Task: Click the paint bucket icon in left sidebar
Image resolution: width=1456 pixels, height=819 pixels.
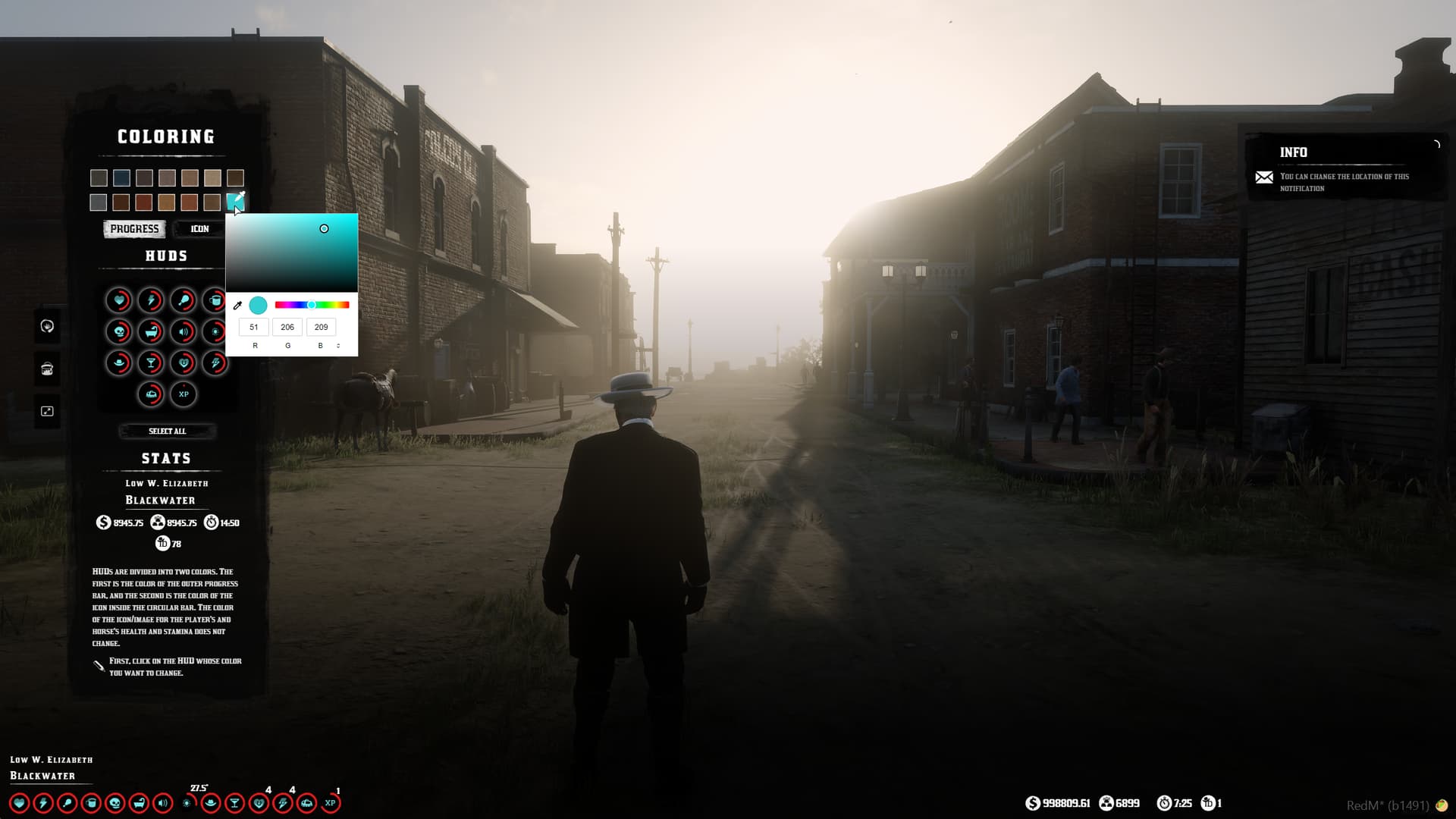Action: pyautogui.click(x=47, y=369)
